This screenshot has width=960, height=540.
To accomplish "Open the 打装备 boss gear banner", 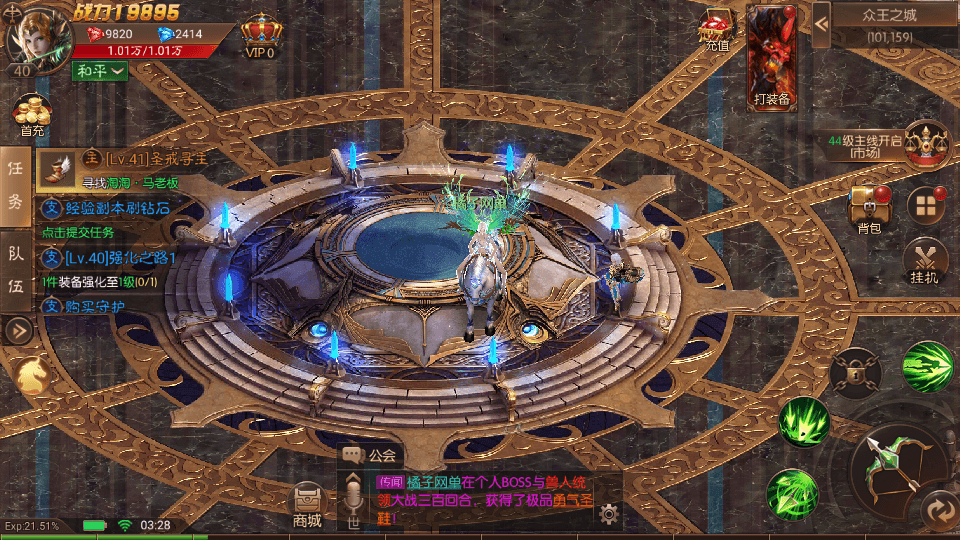I will (x=772, y=55).
